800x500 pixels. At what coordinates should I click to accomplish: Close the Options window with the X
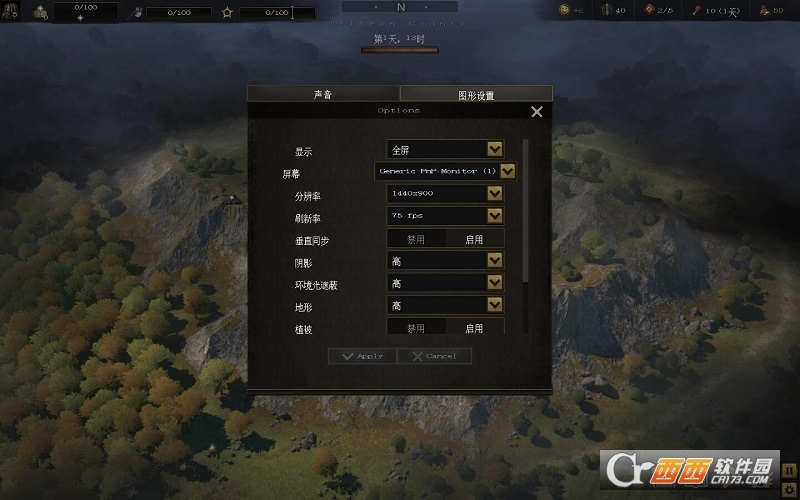[537, 112]
